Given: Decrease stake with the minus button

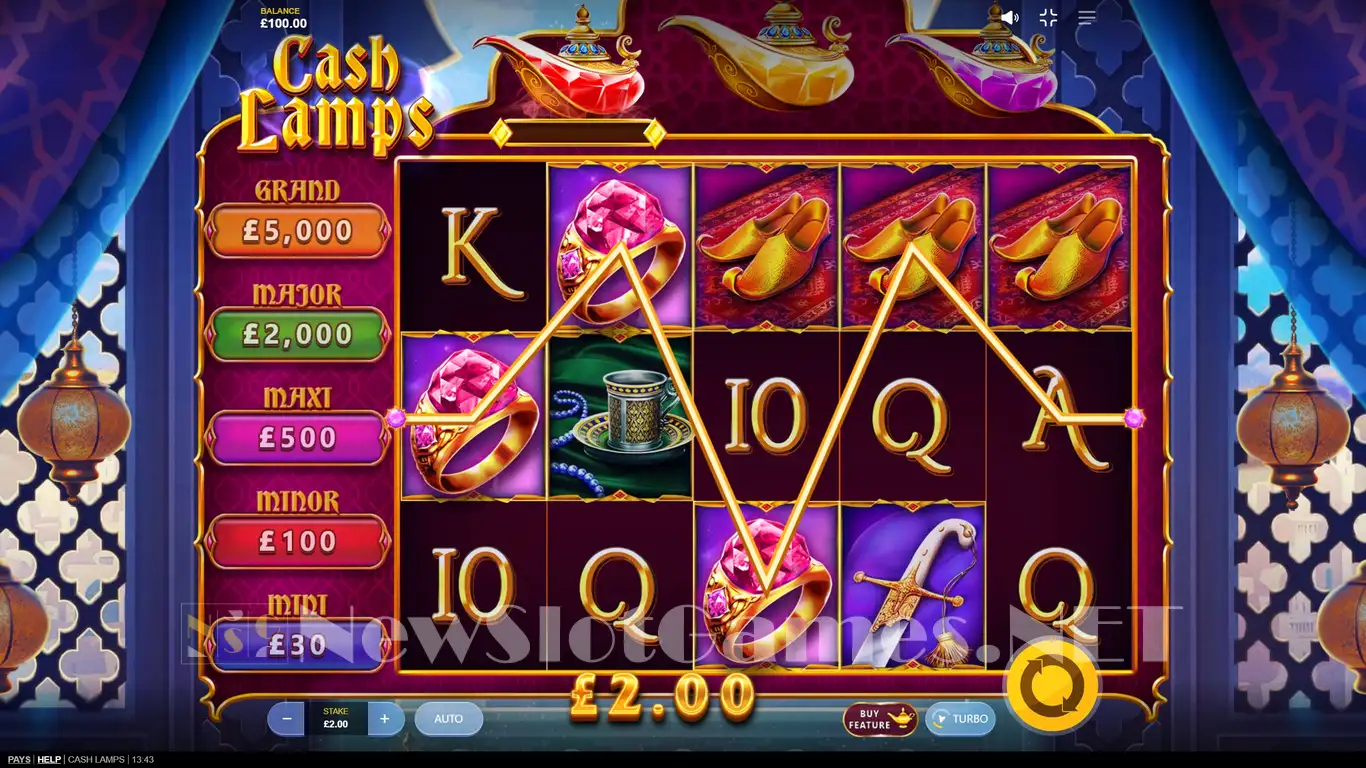Looking at the screenshot, I should 287,718.
